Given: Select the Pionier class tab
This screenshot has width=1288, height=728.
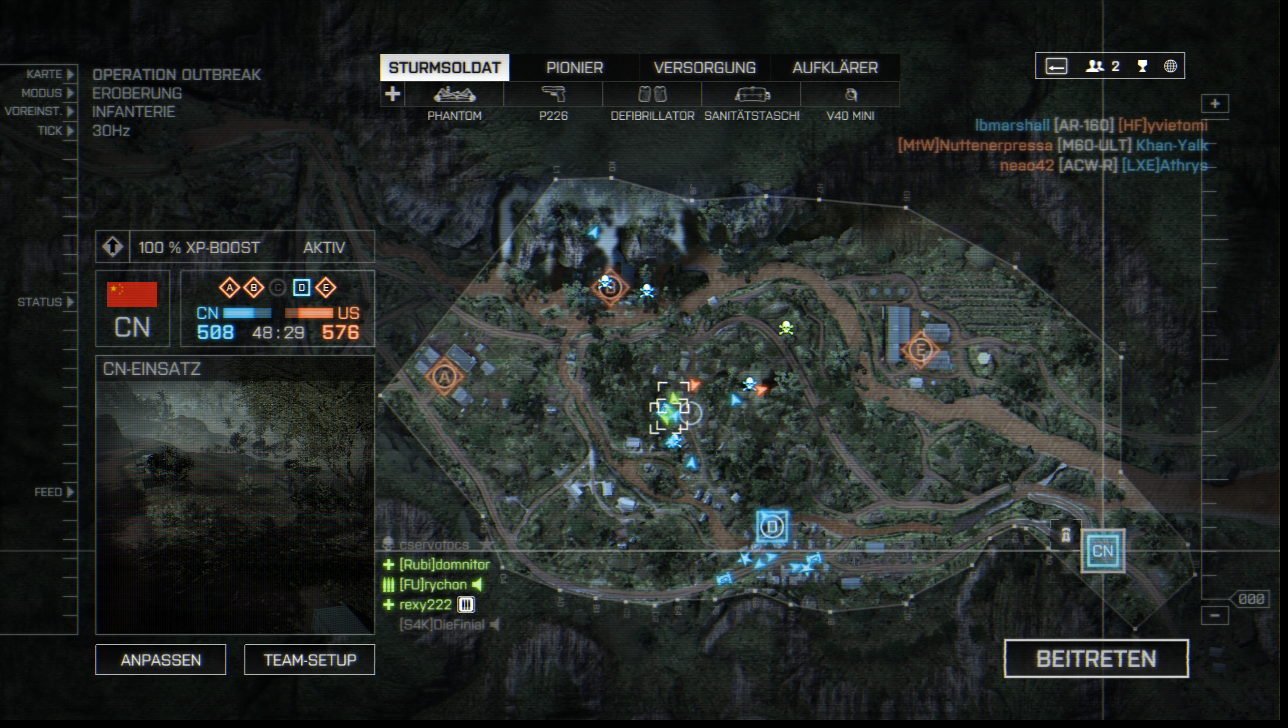Looking at the screenshot, I should [574, 68].
